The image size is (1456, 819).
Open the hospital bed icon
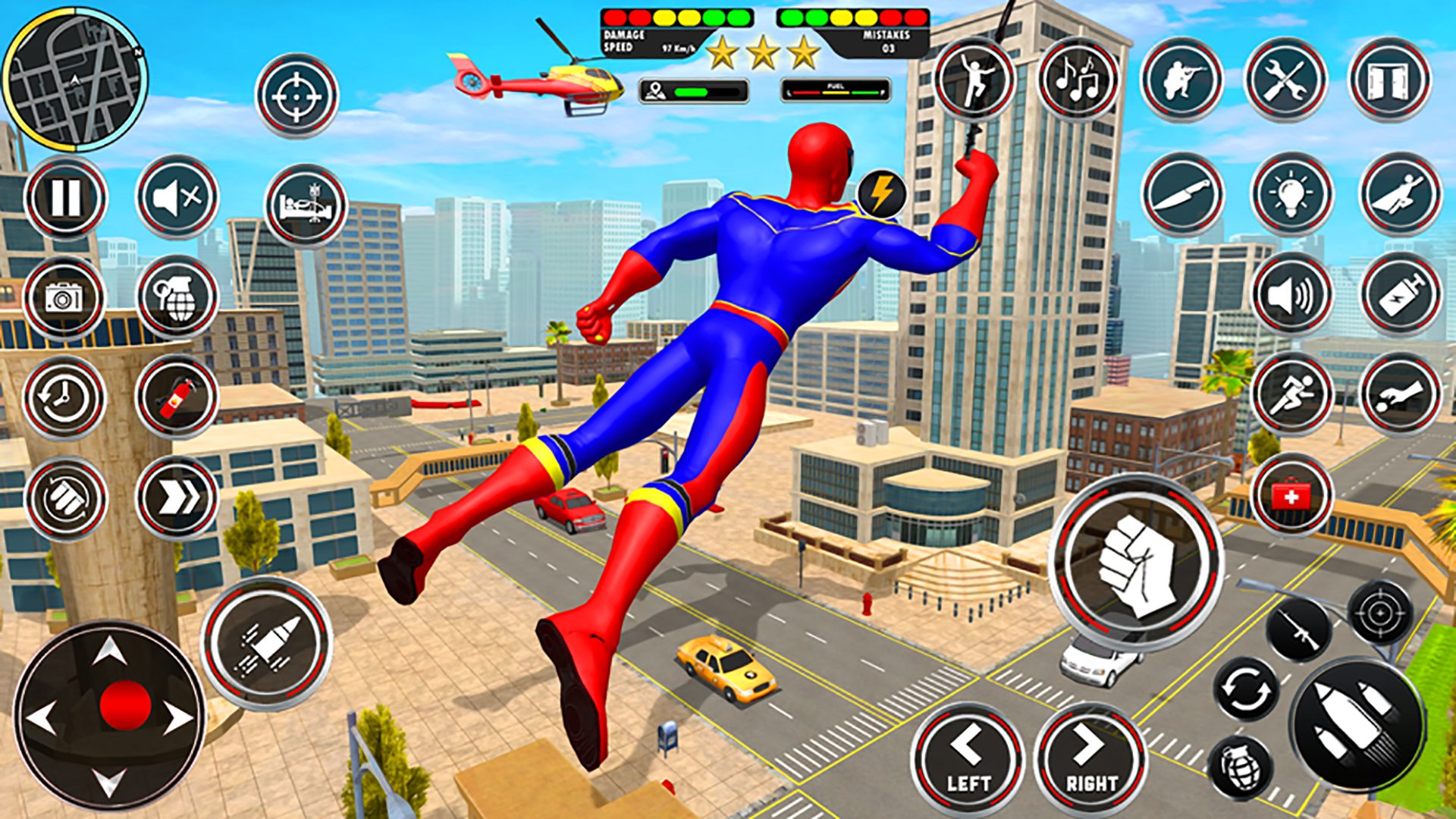(306, 206)
